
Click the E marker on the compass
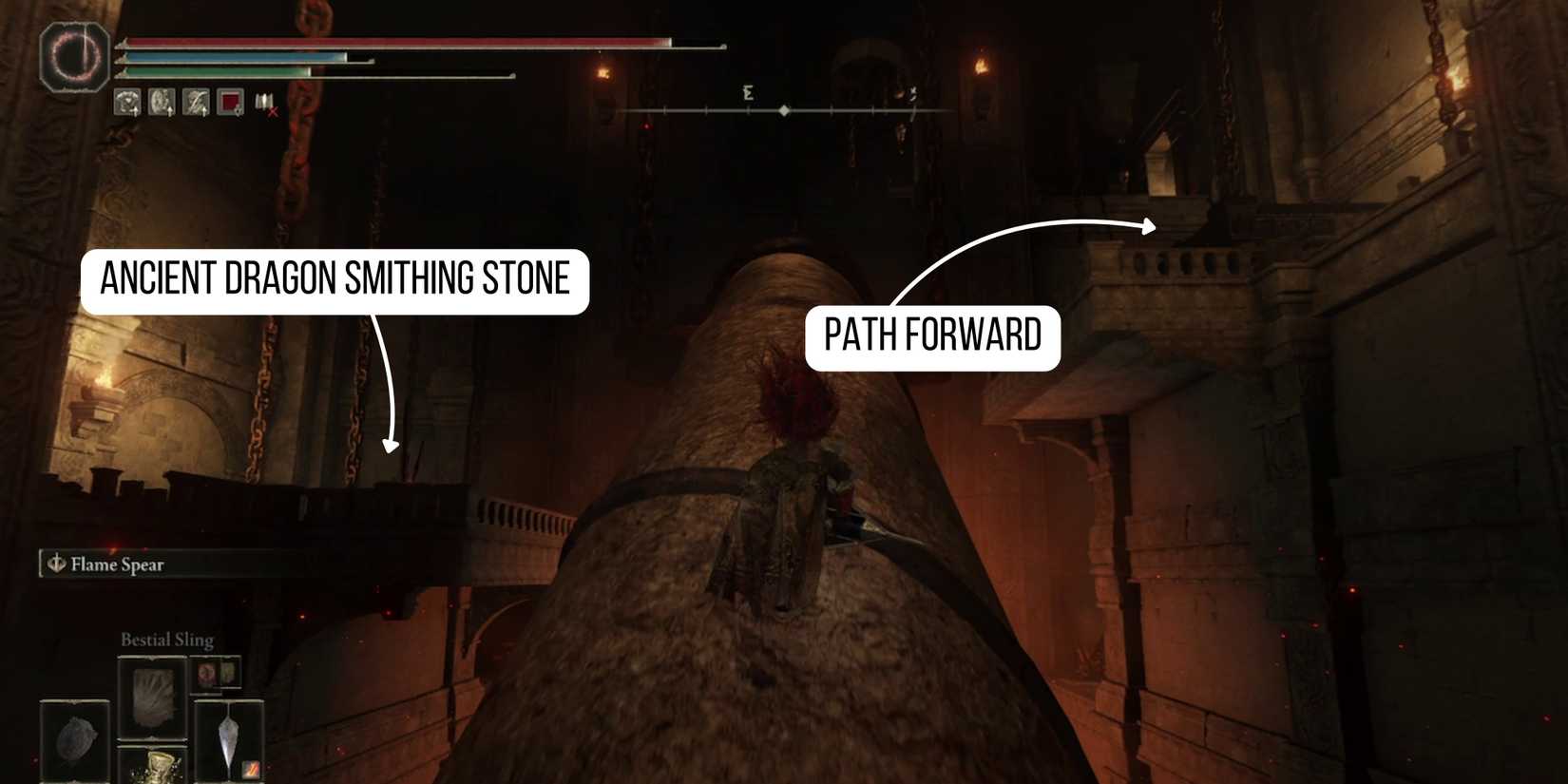pyautogui.click(x=750, y=93)
